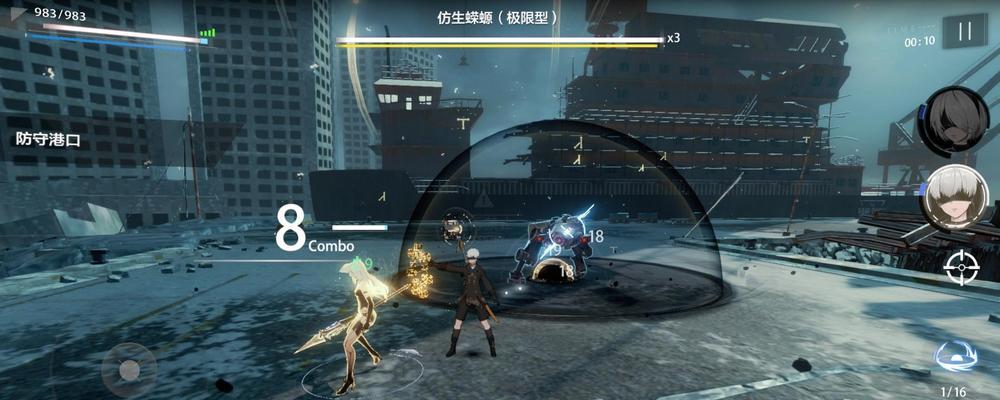
Task: Tap the virtual movement joystick
Action: pyautogui.click(x=128, y=368)
